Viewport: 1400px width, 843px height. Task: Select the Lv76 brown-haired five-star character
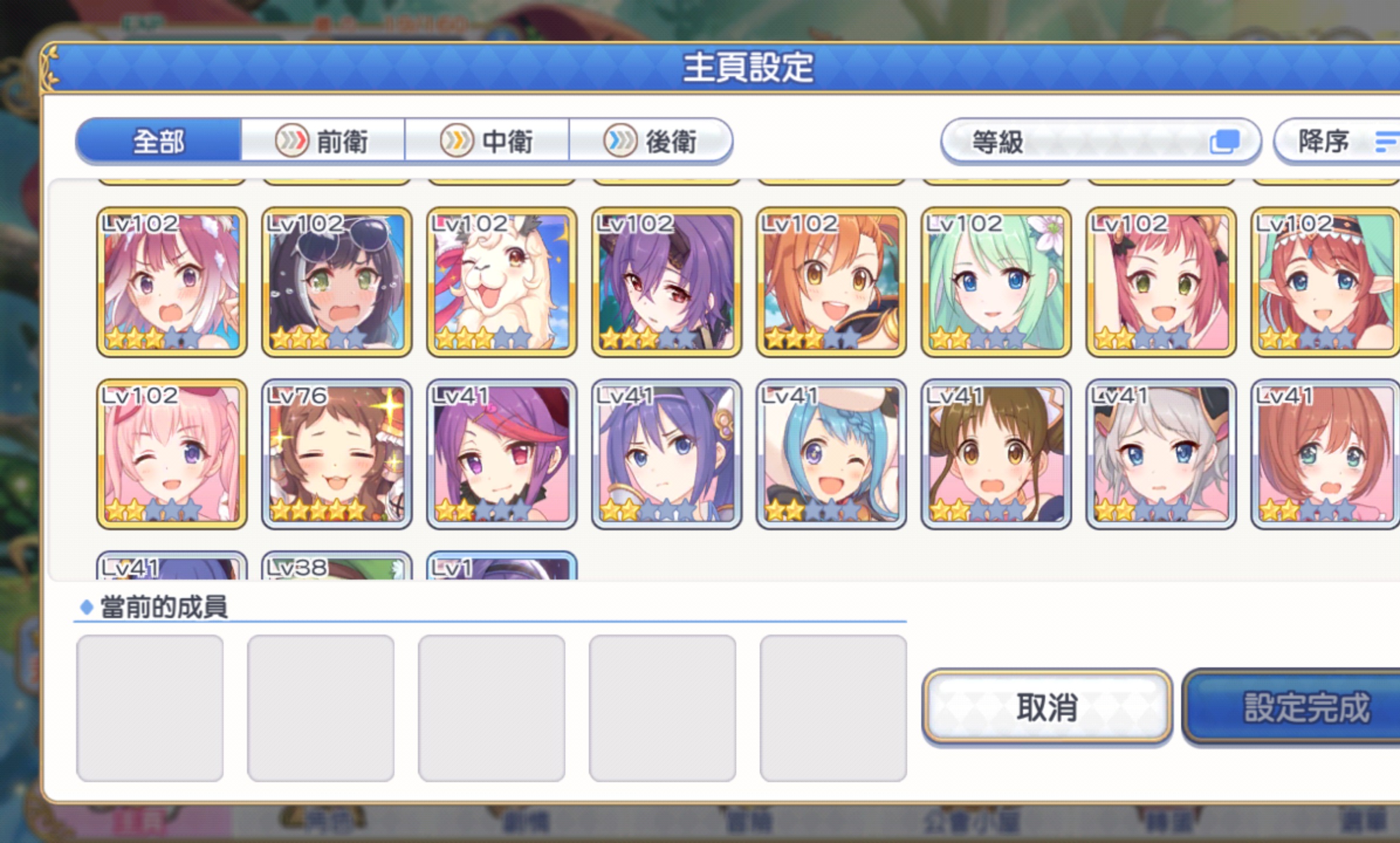(337, 454)
